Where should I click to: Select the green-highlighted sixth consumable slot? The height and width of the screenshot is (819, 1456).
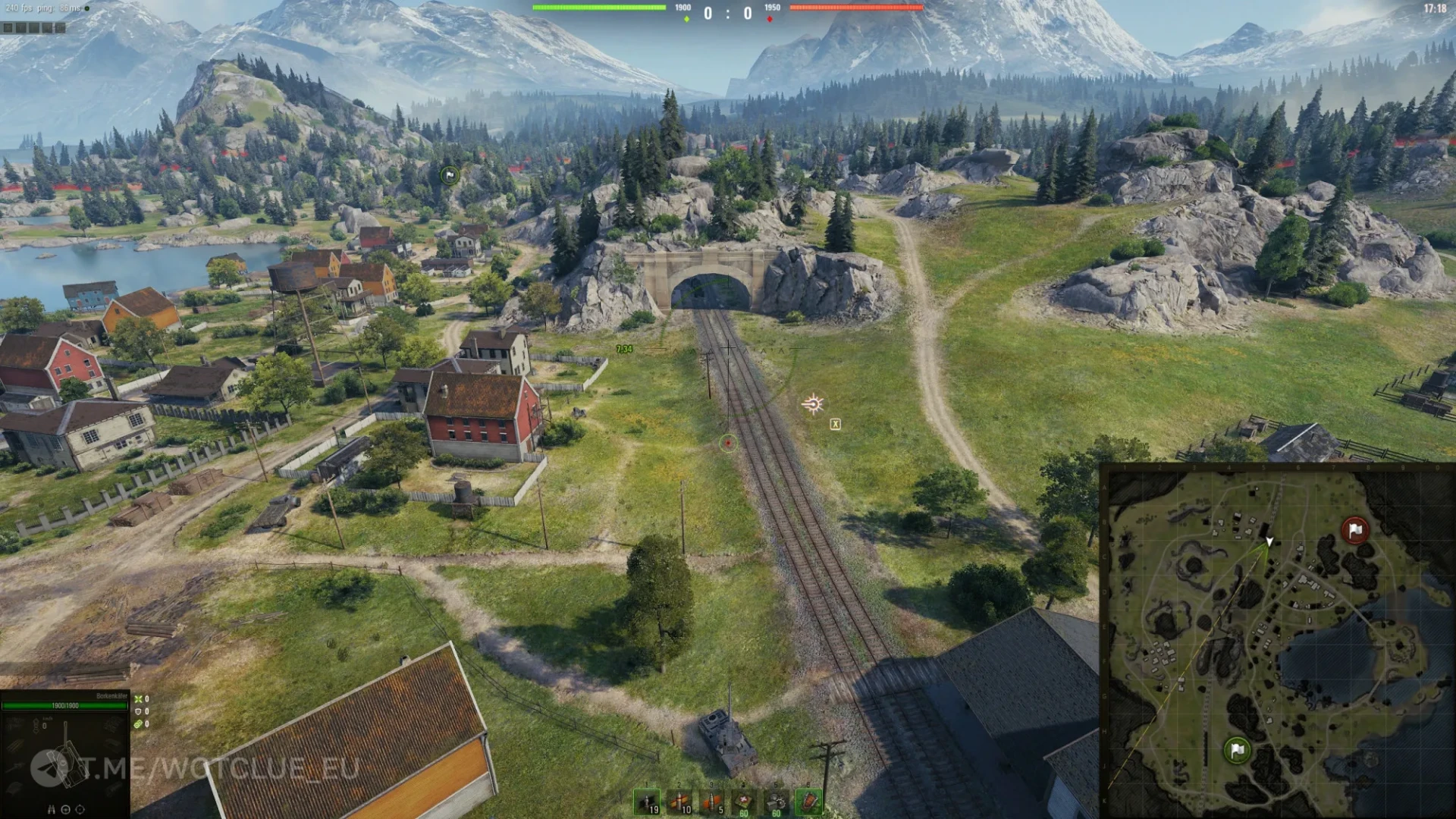[x=808, y=802]
